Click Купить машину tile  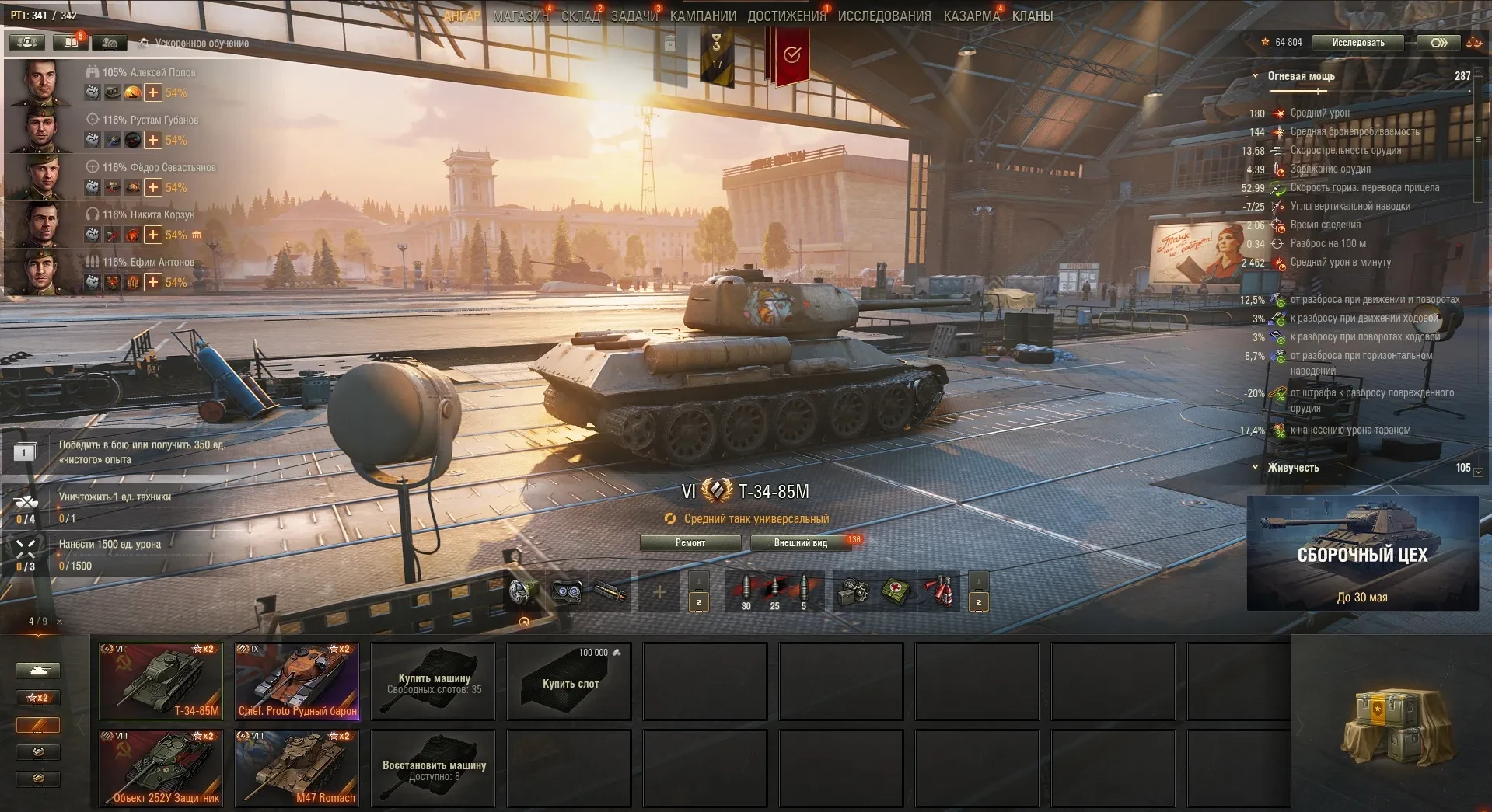pos(434,681)
